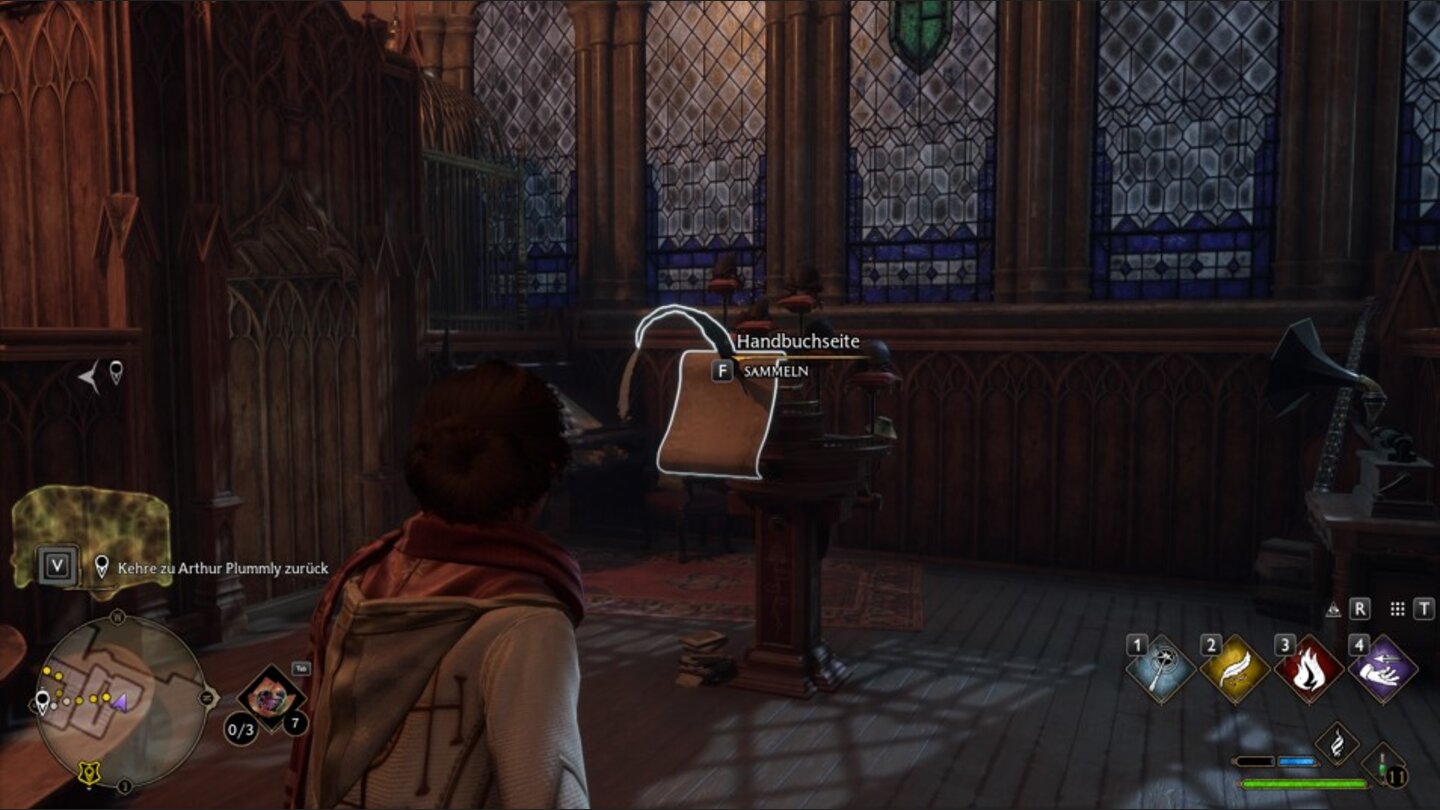1440x810 pixels.
Task: Click the triangular ancient magic indicator icon
Action: click(1333, 608)
